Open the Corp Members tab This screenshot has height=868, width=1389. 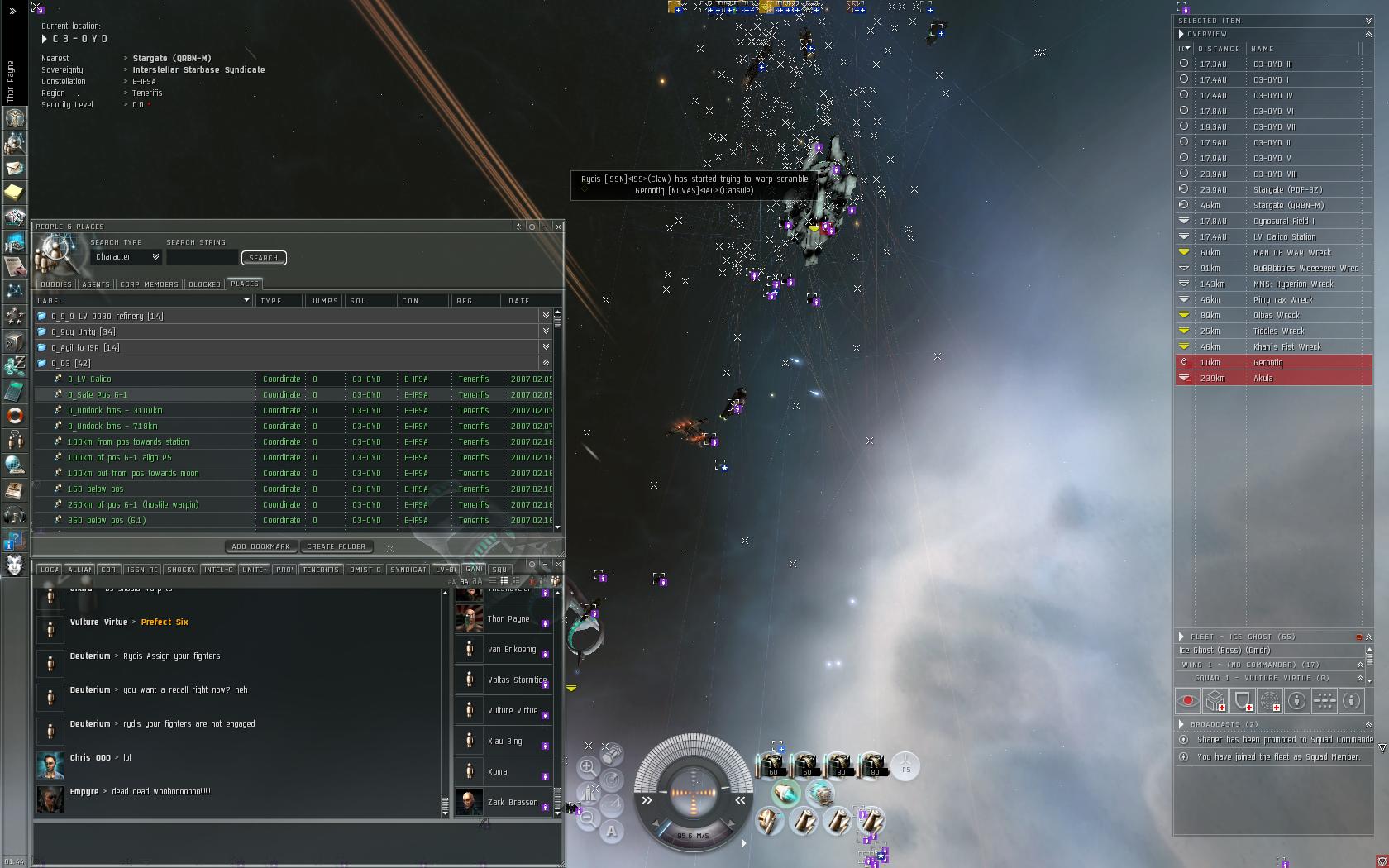coord(149,284)
